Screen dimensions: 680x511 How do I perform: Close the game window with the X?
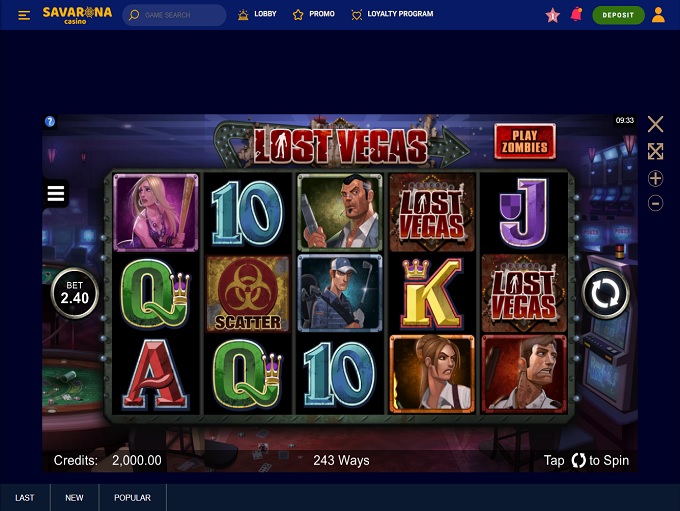(655, 124)
